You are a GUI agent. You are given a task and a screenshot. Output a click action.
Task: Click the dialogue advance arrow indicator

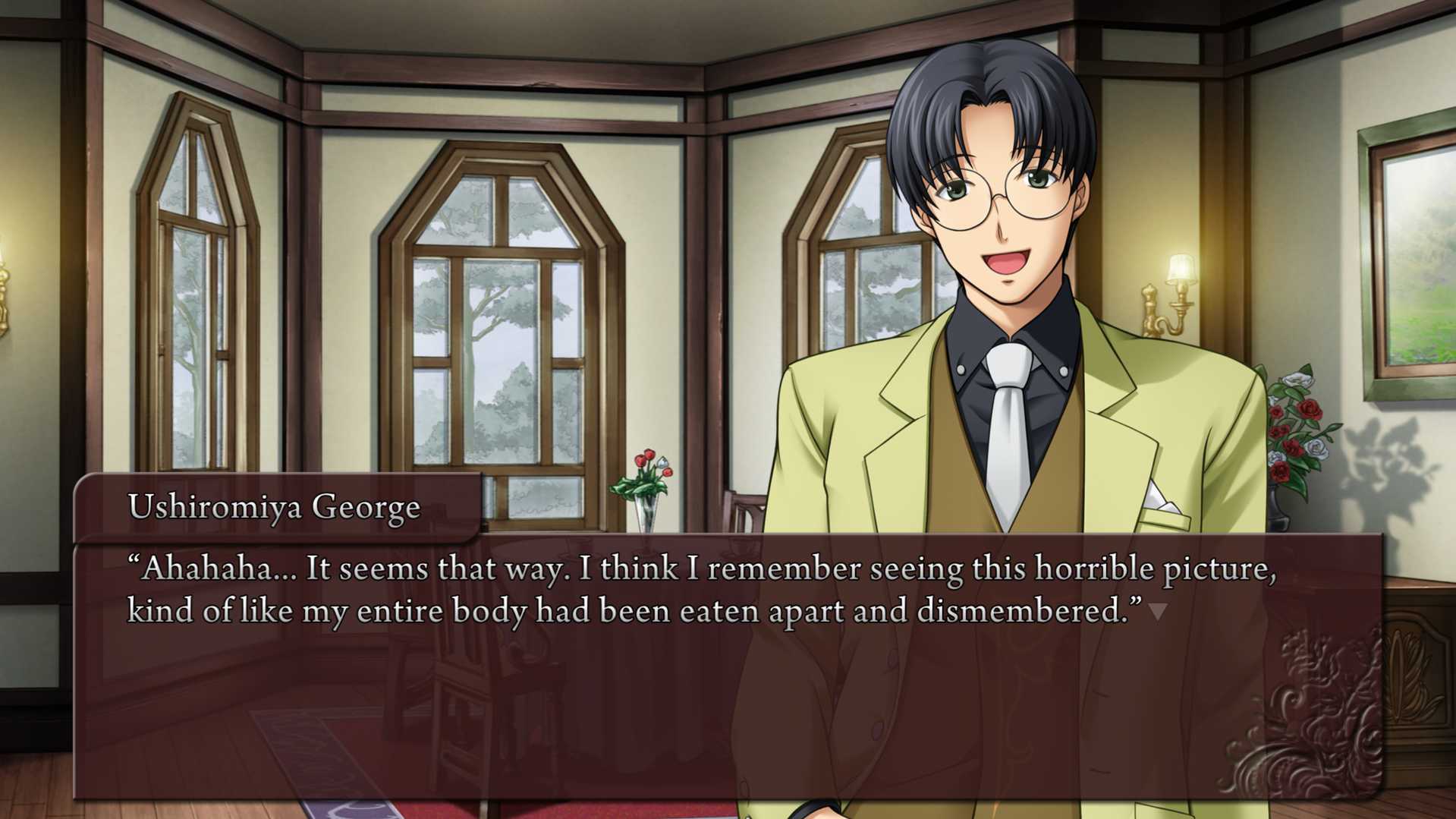pyautogui.click(x=1157, y=612)
